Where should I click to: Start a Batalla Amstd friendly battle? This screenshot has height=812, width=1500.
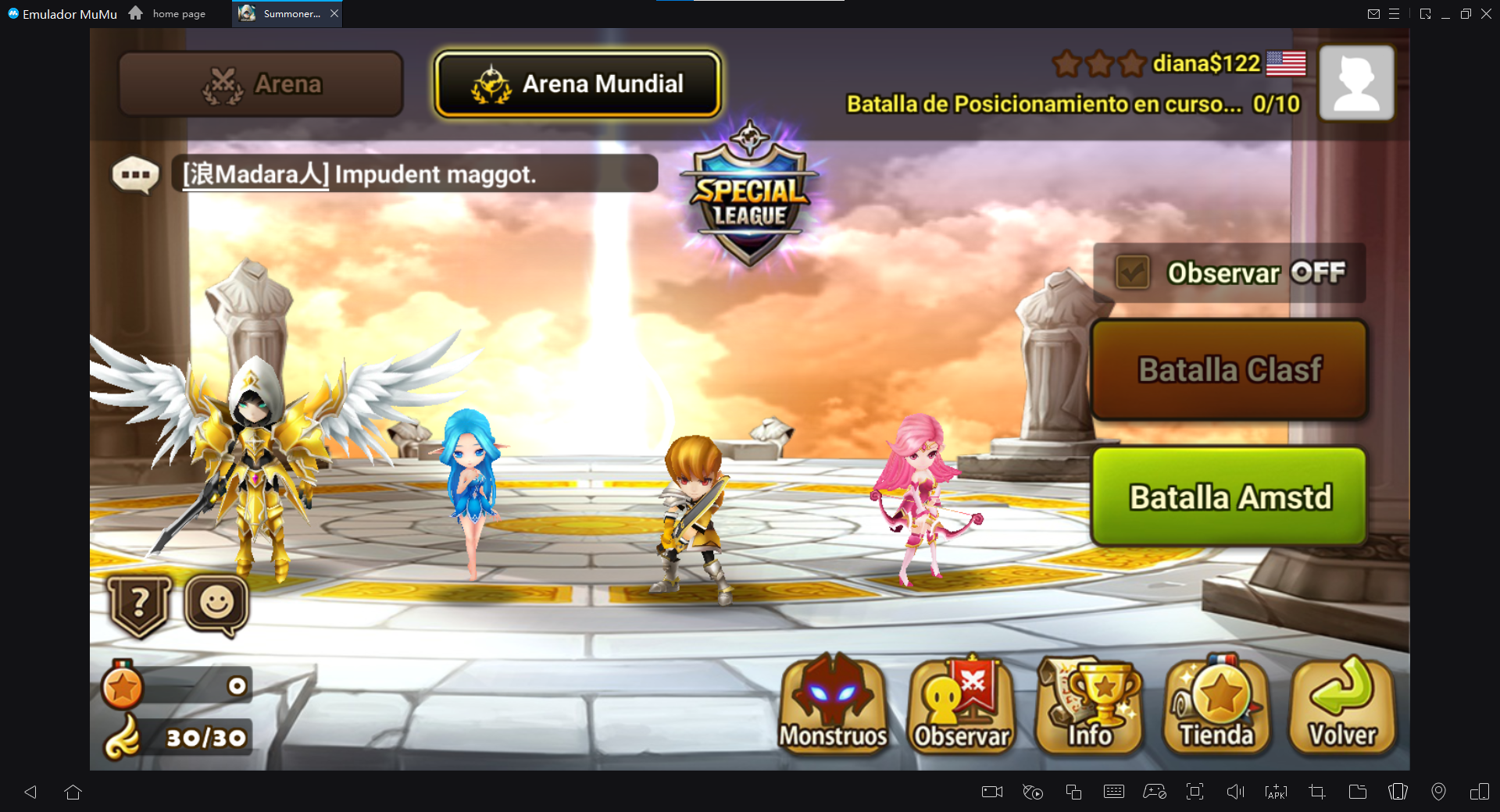1229,497
